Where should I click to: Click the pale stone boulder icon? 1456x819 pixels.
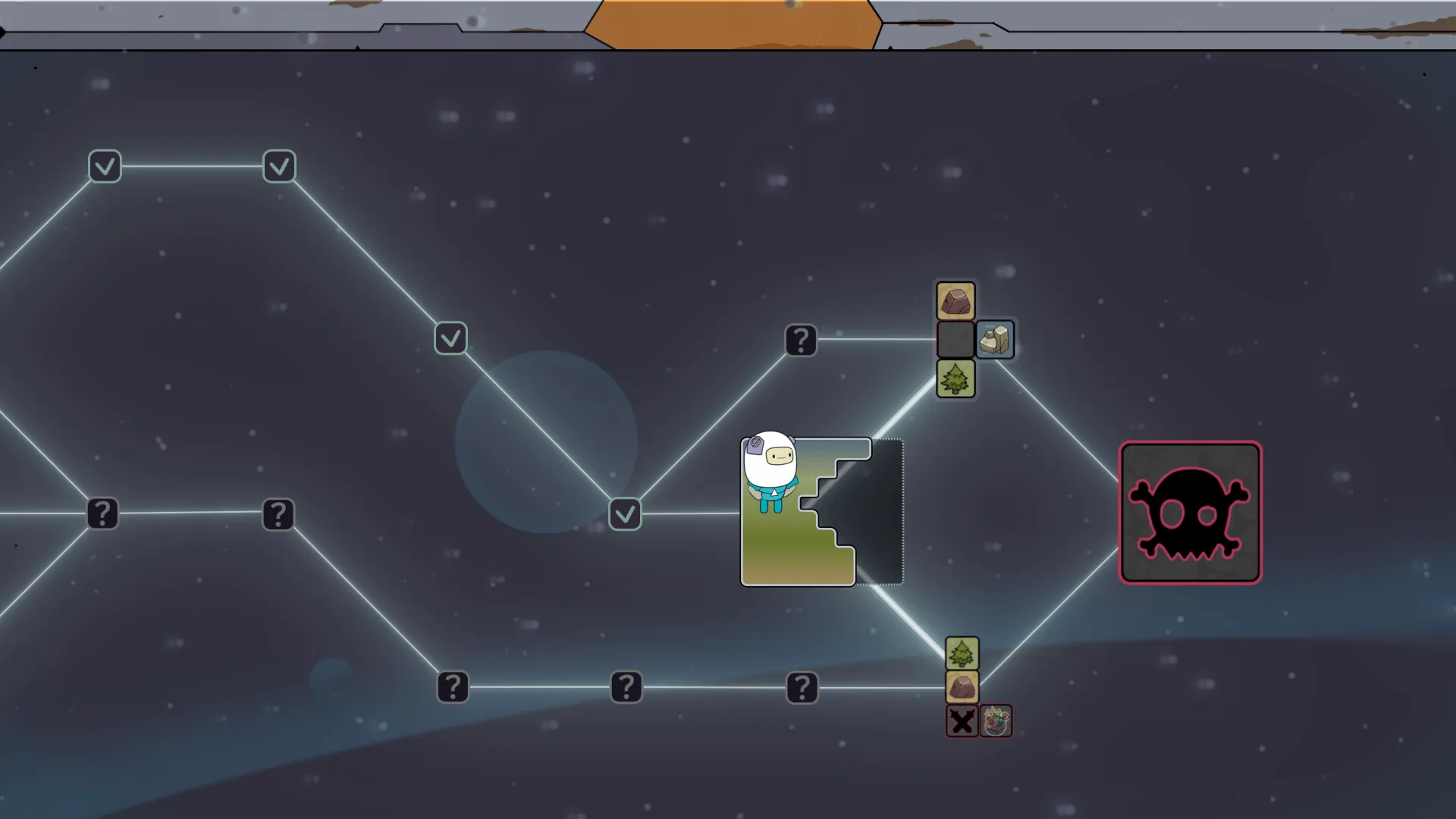(x=995, y=339)
